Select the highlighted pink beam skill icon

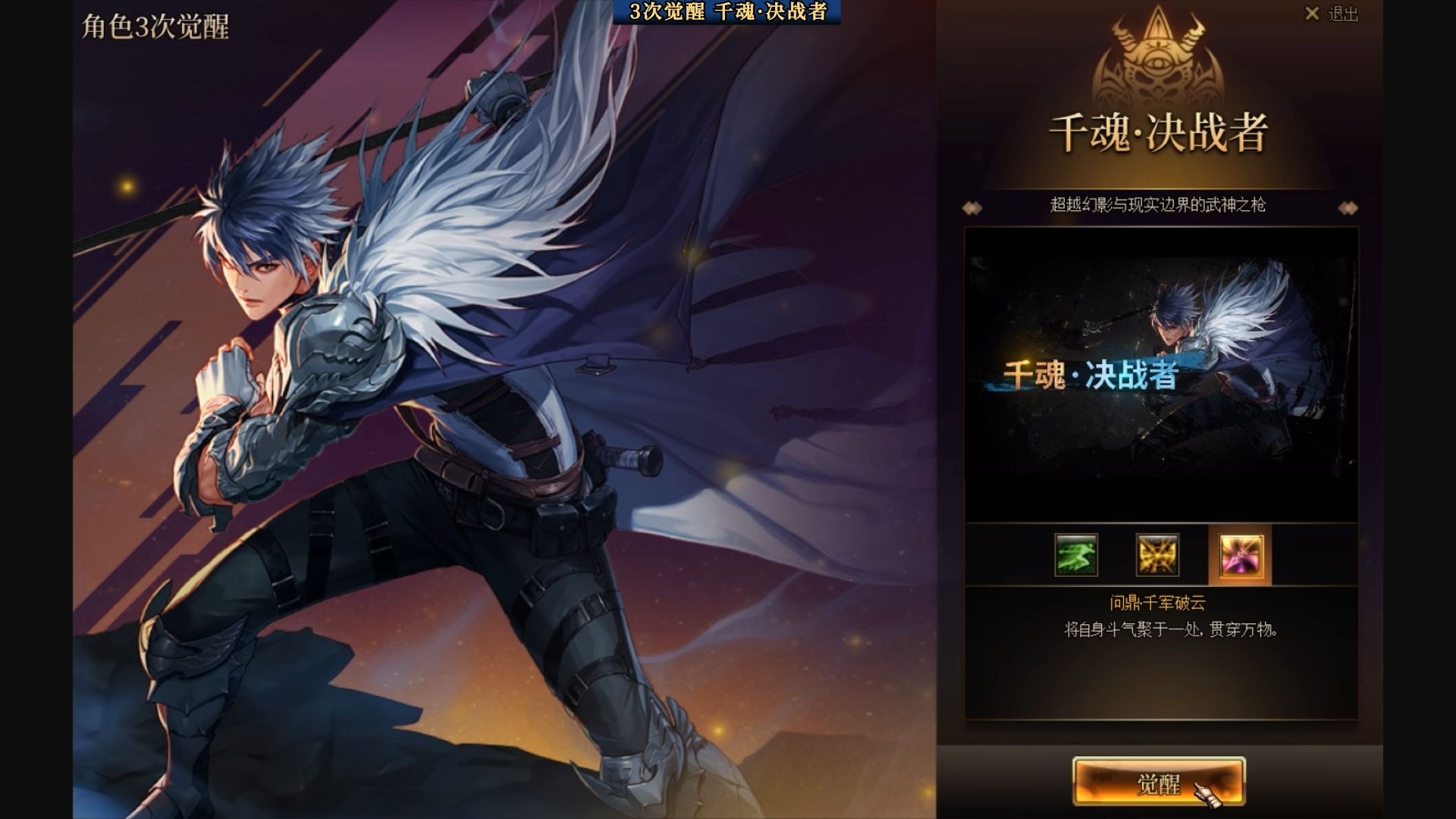pos(1241,555)
